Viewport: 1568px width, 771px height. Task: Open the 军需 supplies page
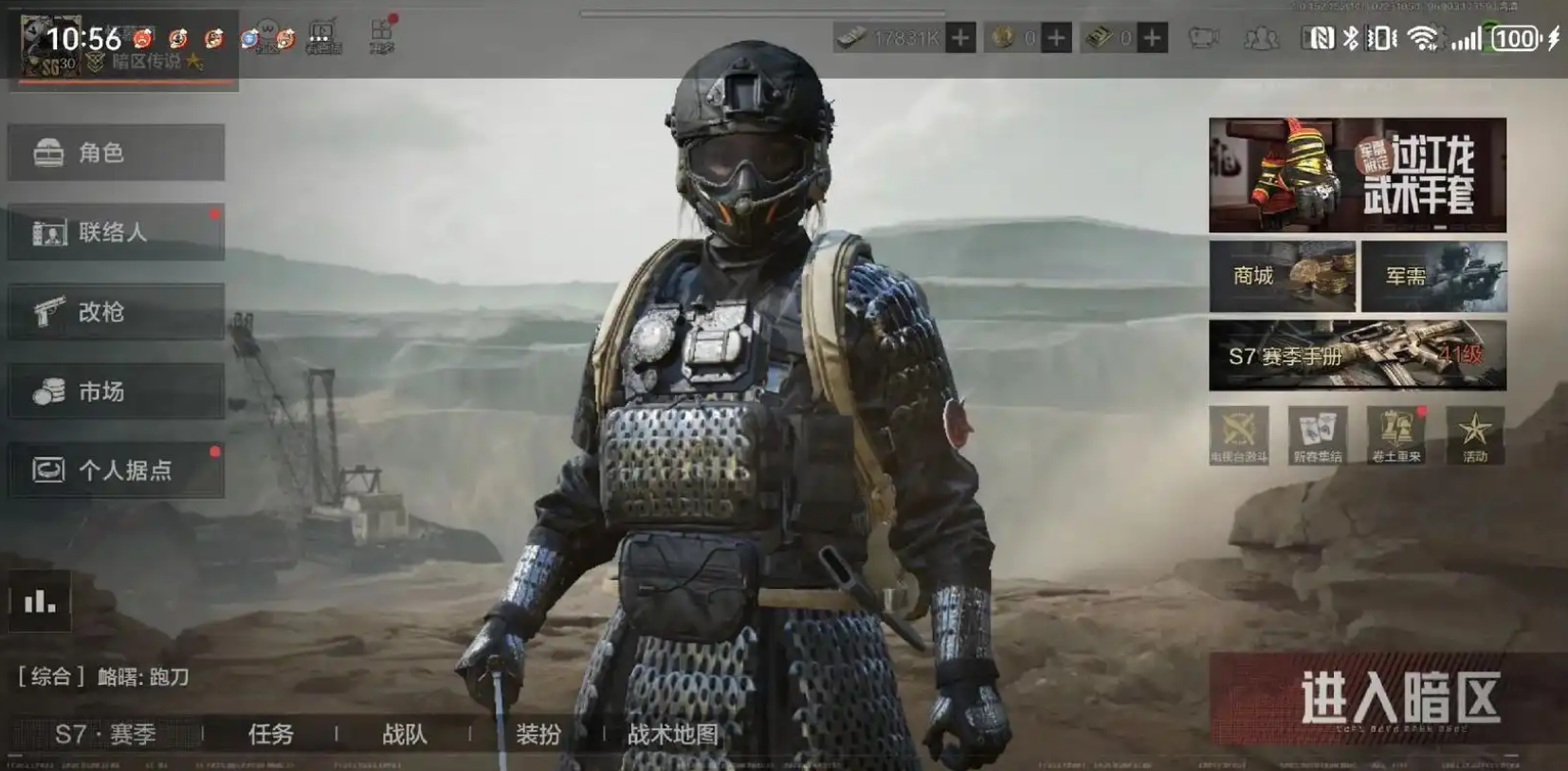tap(1433, 276)
